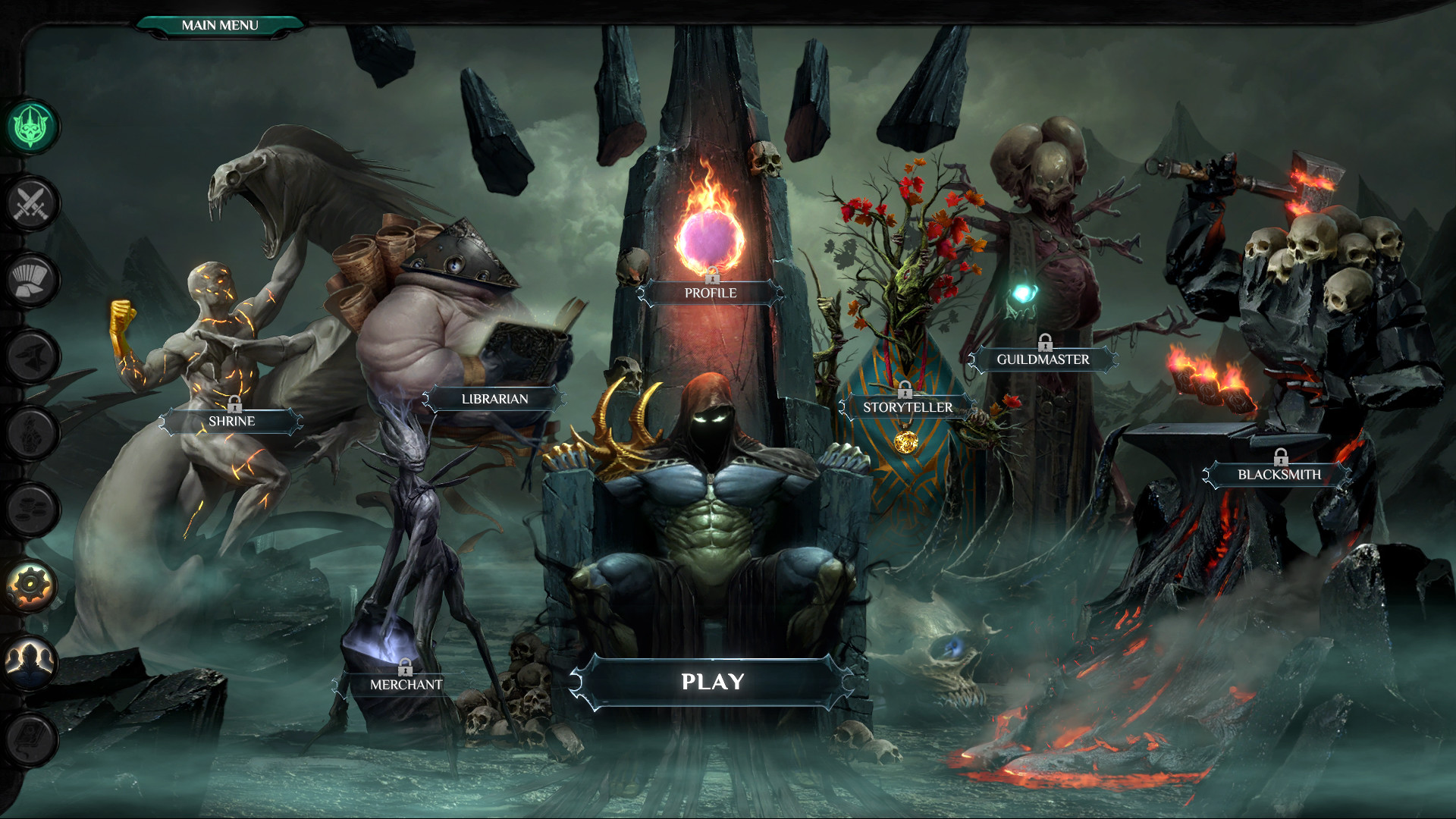Viewport: 1456px width, 819px height.
Task: Click the greyed-out coins pile icon
Action: 32,509
